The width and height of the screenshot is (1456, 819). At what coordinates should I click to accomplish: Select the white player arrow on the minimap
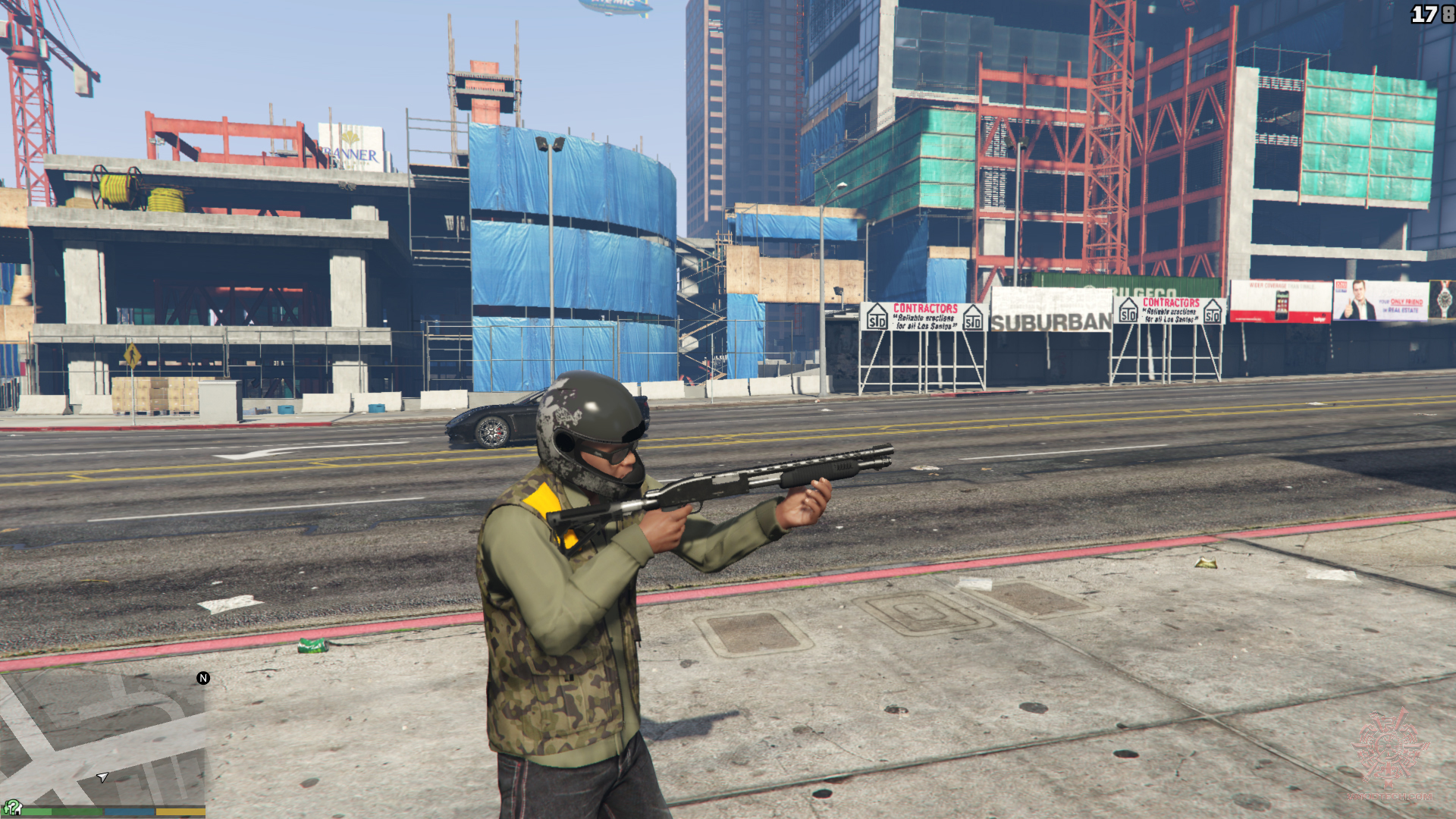102,777
